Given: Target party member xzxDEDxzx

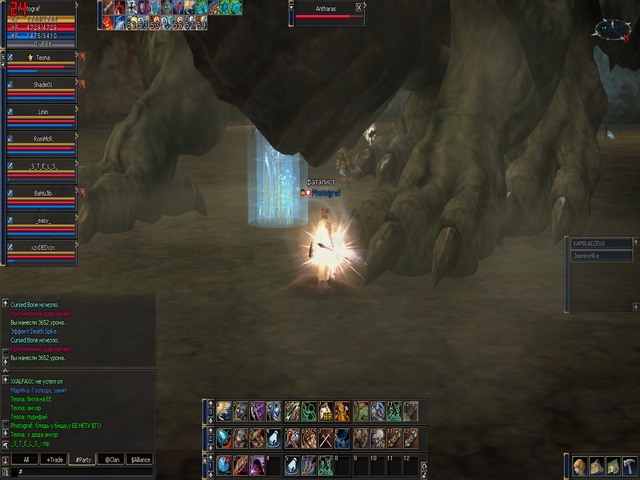Looking at the screenshot, I should pyautogui.click(x=41, y=246).
